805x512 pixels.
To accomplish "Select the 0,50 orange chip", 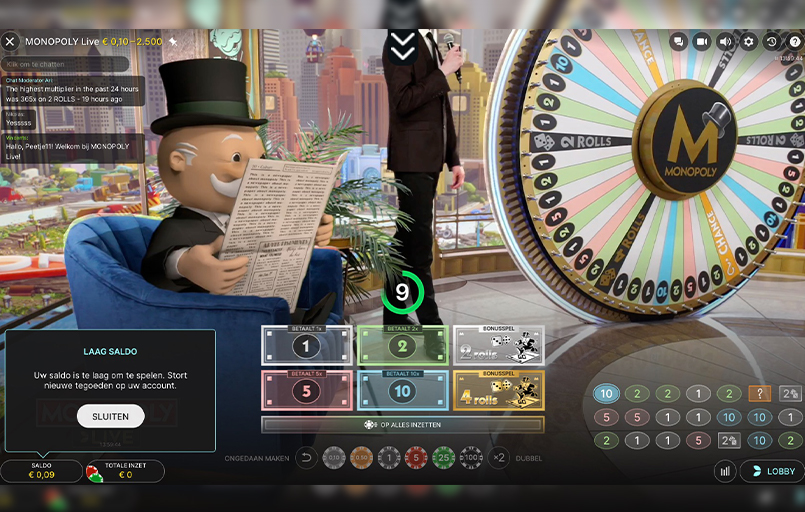I will (362, 458).
